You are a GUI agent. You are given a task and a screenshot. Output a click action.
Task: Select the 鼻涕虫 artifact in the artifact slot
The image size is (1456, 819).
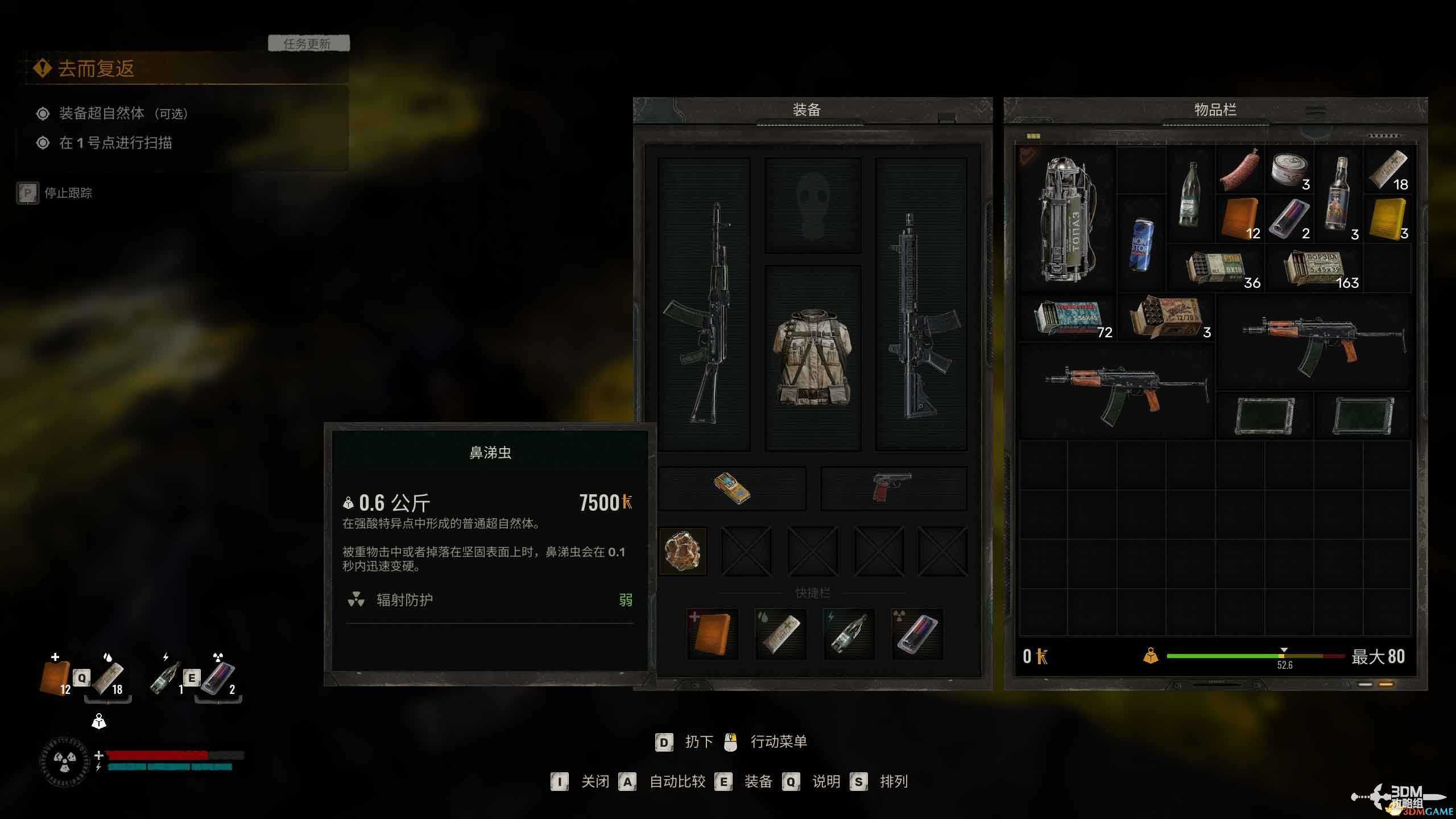pos(682,551)
